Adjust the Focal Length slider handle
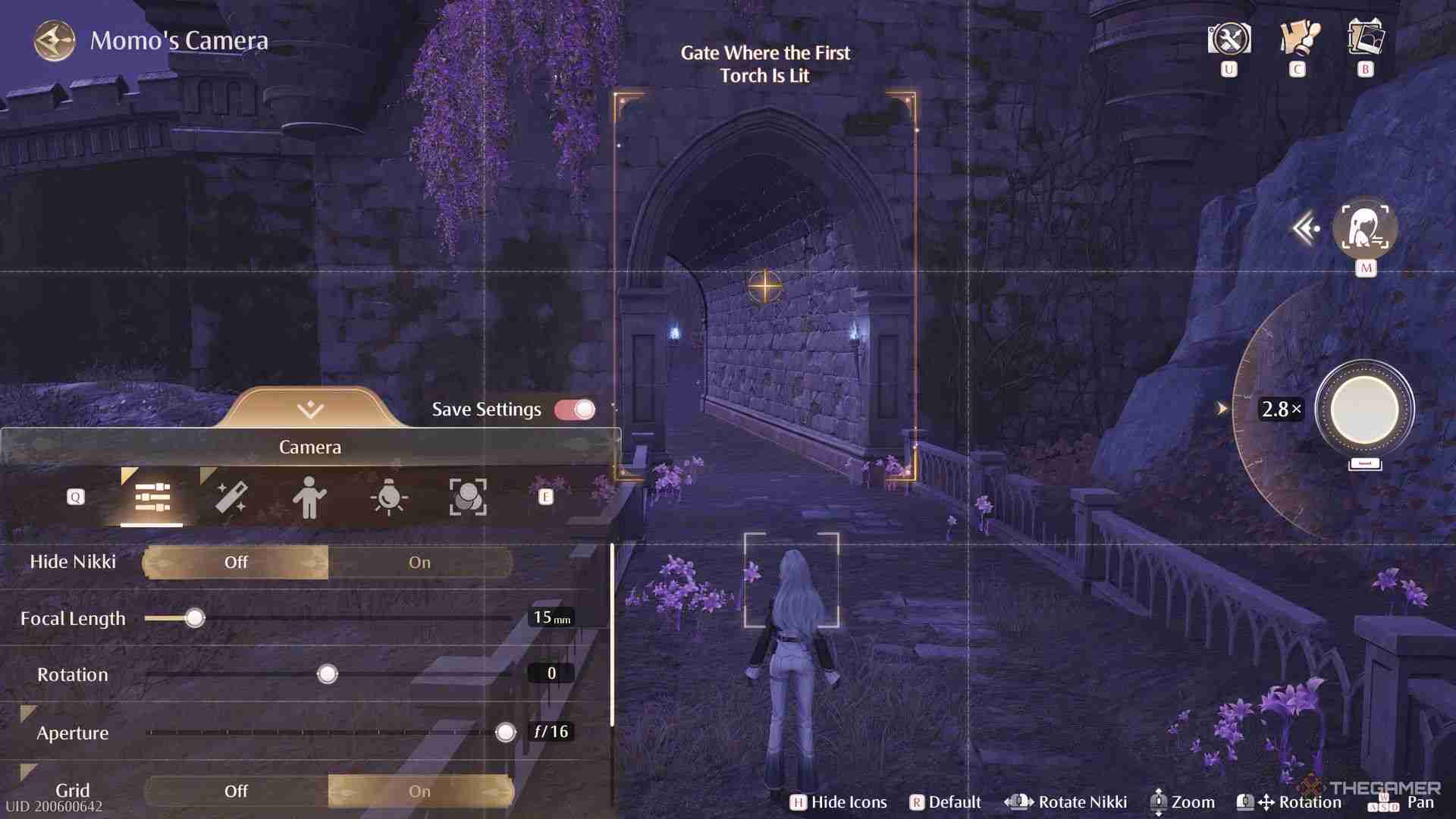Viewport: 1456px width, 819px height. (194, 618)
